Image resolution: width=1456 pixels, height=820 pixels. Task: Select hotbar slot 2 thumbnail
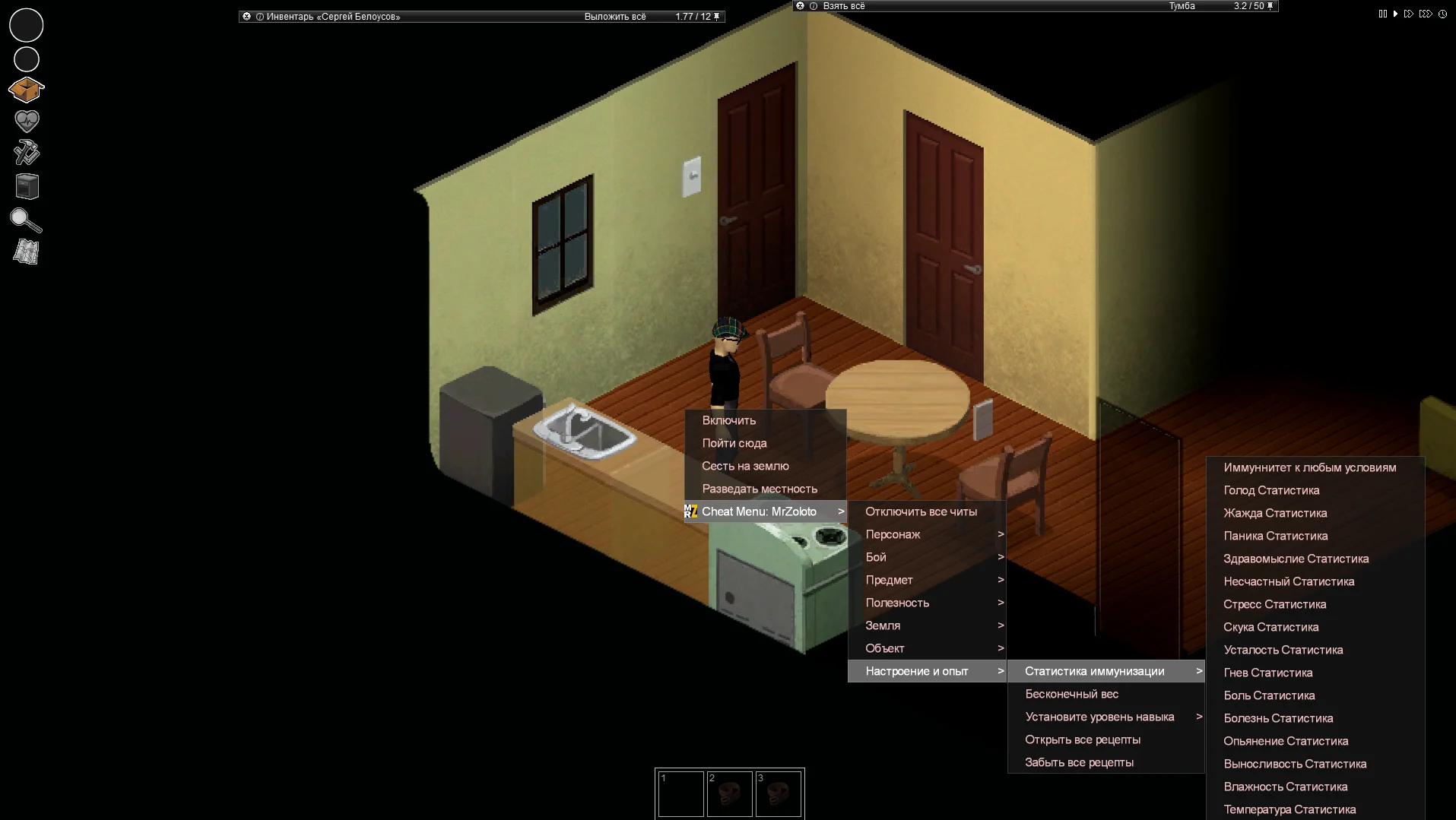(x=730, y=793)
